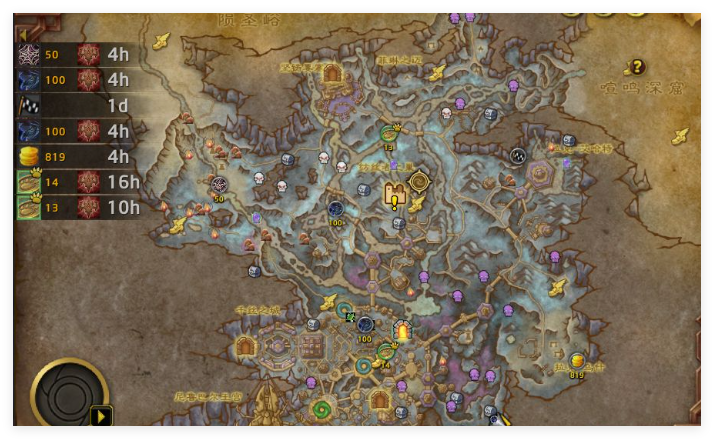Click the yellow arrow button beside the round dial
Screen dimensions: 714x439
coord(101,414)
